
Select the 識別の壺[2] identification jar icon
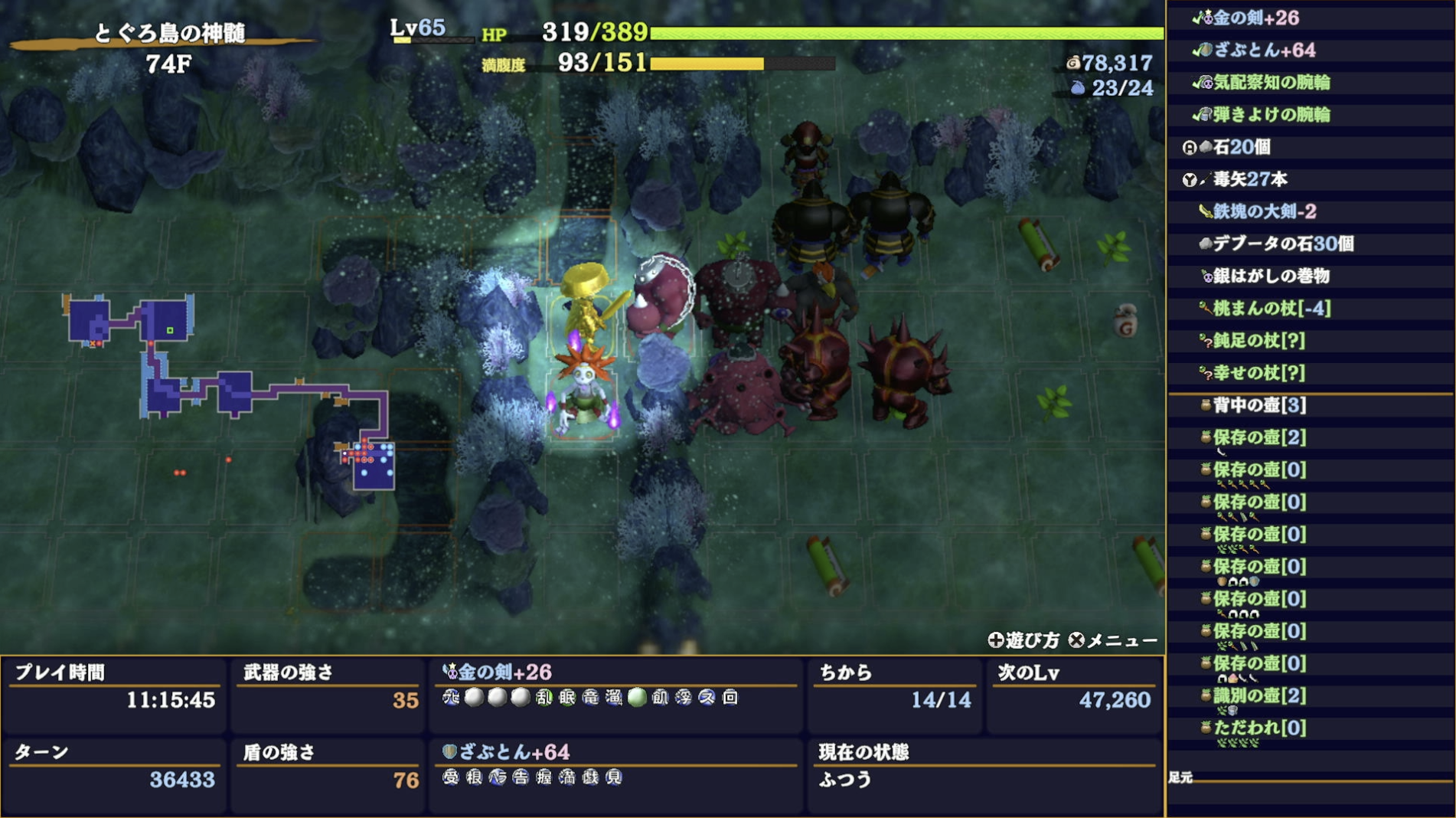tap(1206, 694)
